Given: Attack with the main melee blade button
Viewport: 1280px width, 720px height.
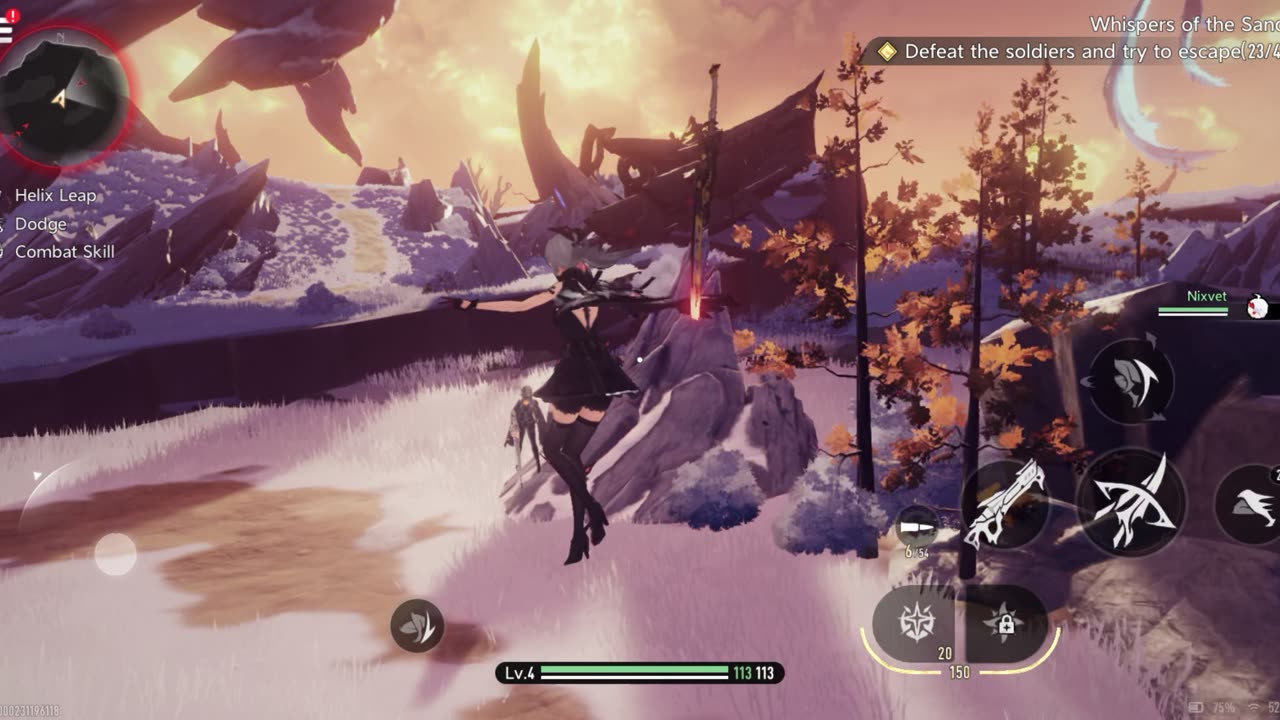Looking at the screenshot, I should coord(1131,503).
